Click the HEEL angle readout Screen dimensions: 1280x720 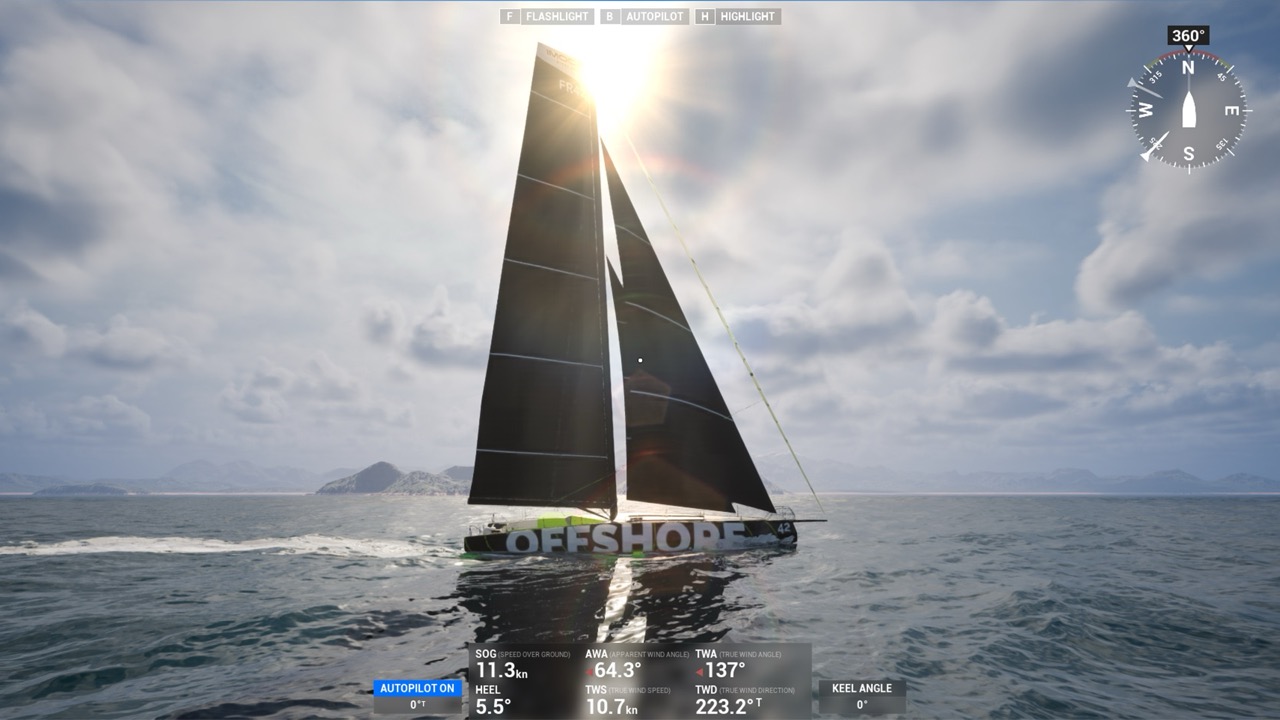[493, 703]
